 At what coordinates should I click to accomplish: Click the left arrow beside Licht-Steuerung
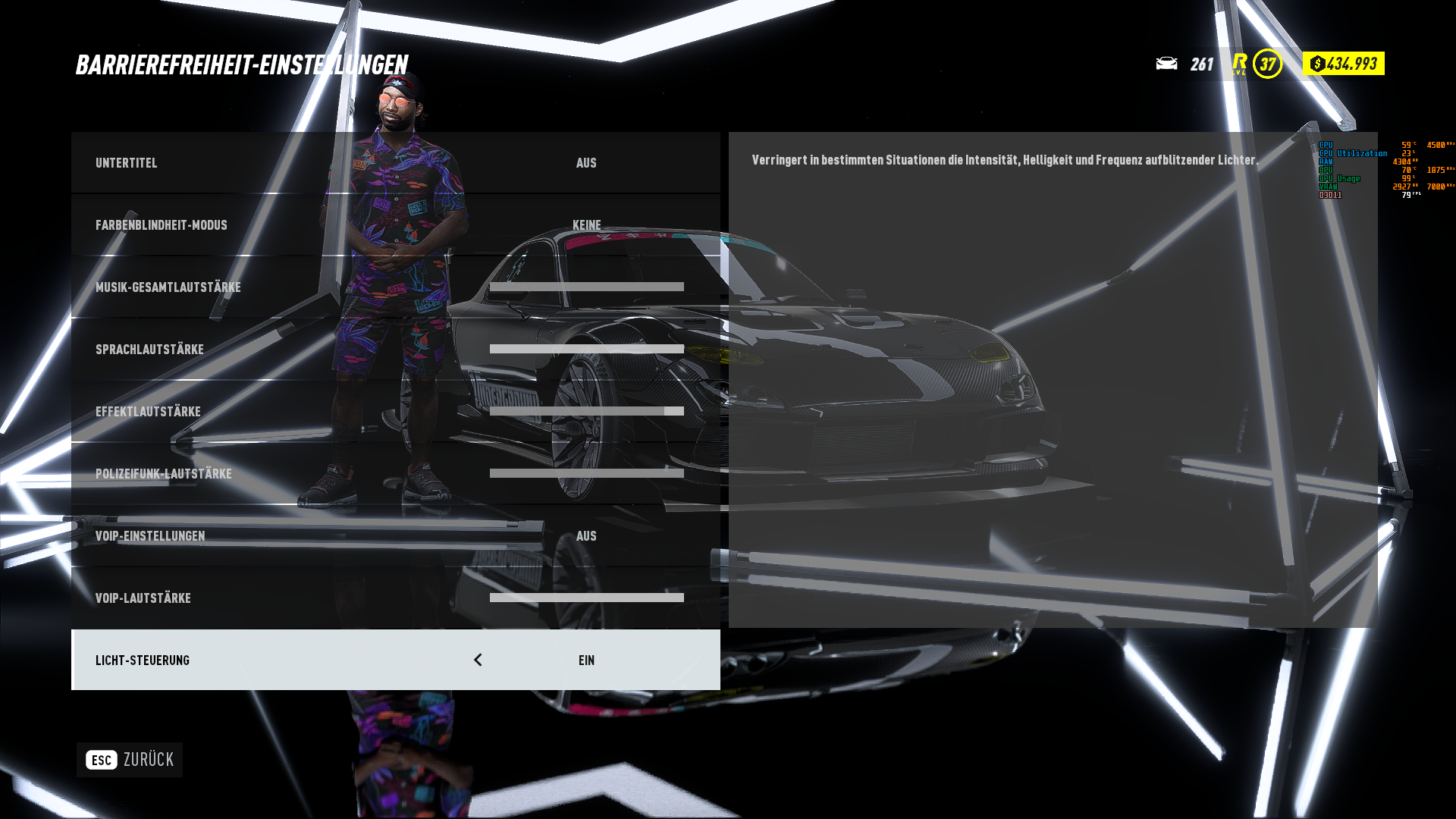pos(478,660)
